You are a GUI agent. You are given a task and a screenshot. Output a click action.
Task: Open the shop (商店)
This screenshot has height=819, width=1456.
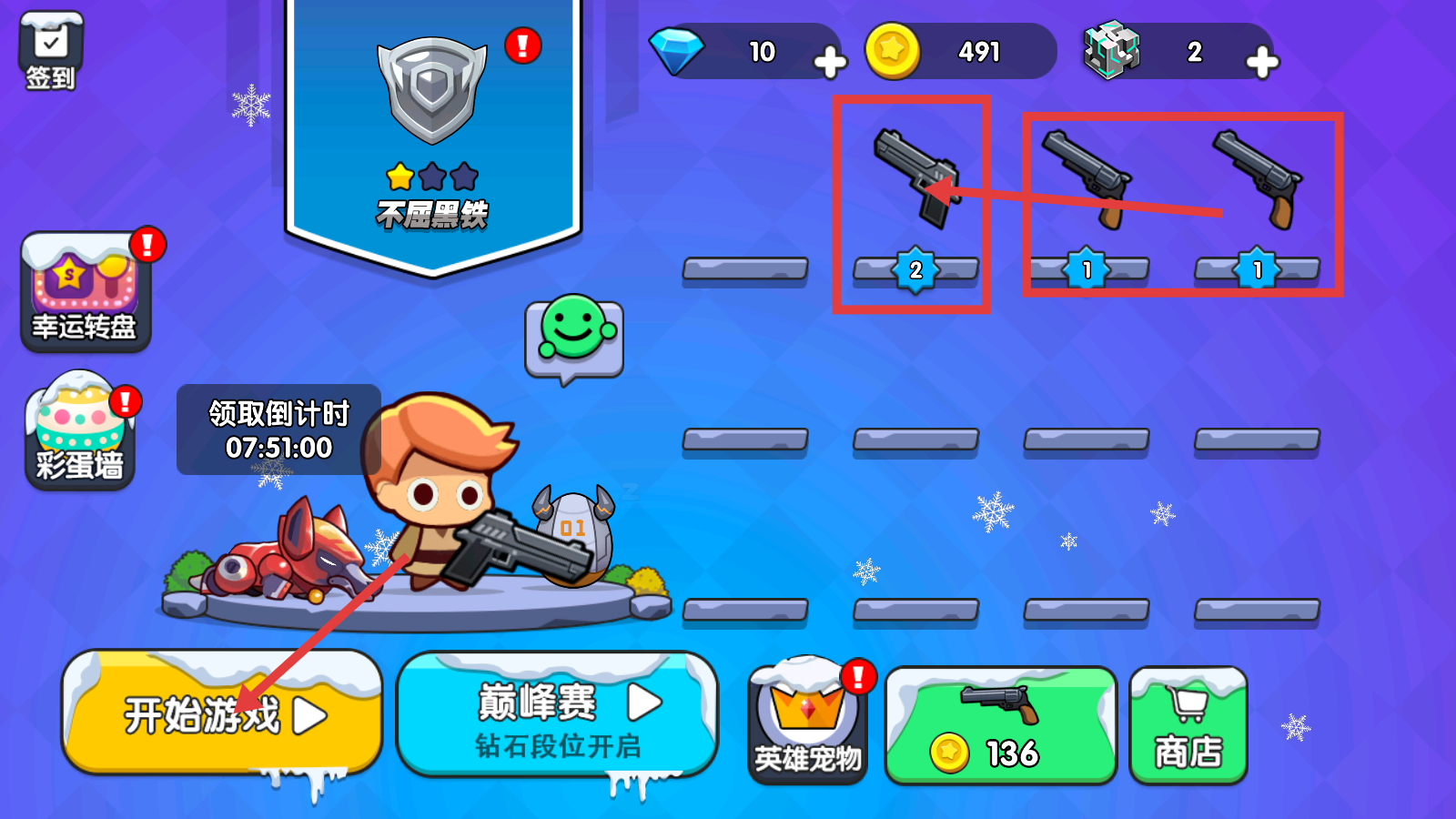[1188, 726]
